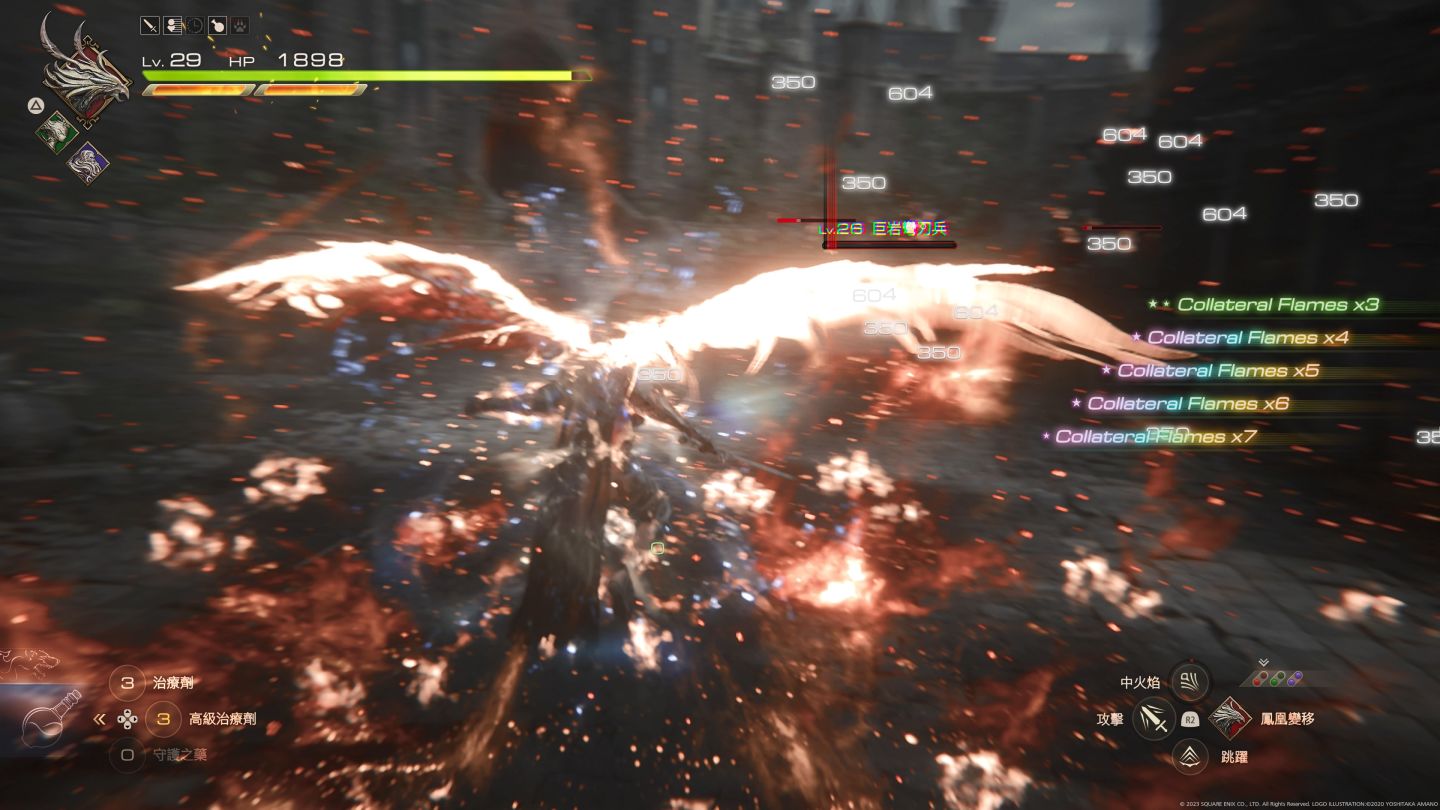Trigger the 鳳凰變移 Phoenix Shift icon
The height and width of the screenshot is (810, 1440).
point(1229,718)
